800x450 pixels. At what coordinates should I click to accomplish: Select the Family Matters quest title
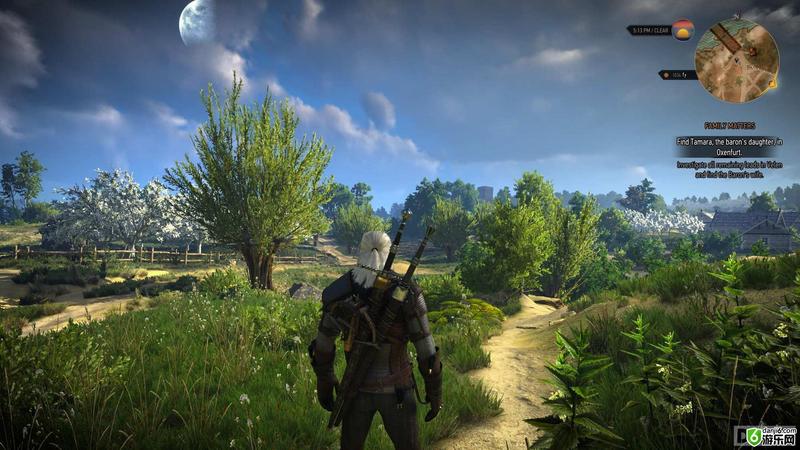click(728, 127)
